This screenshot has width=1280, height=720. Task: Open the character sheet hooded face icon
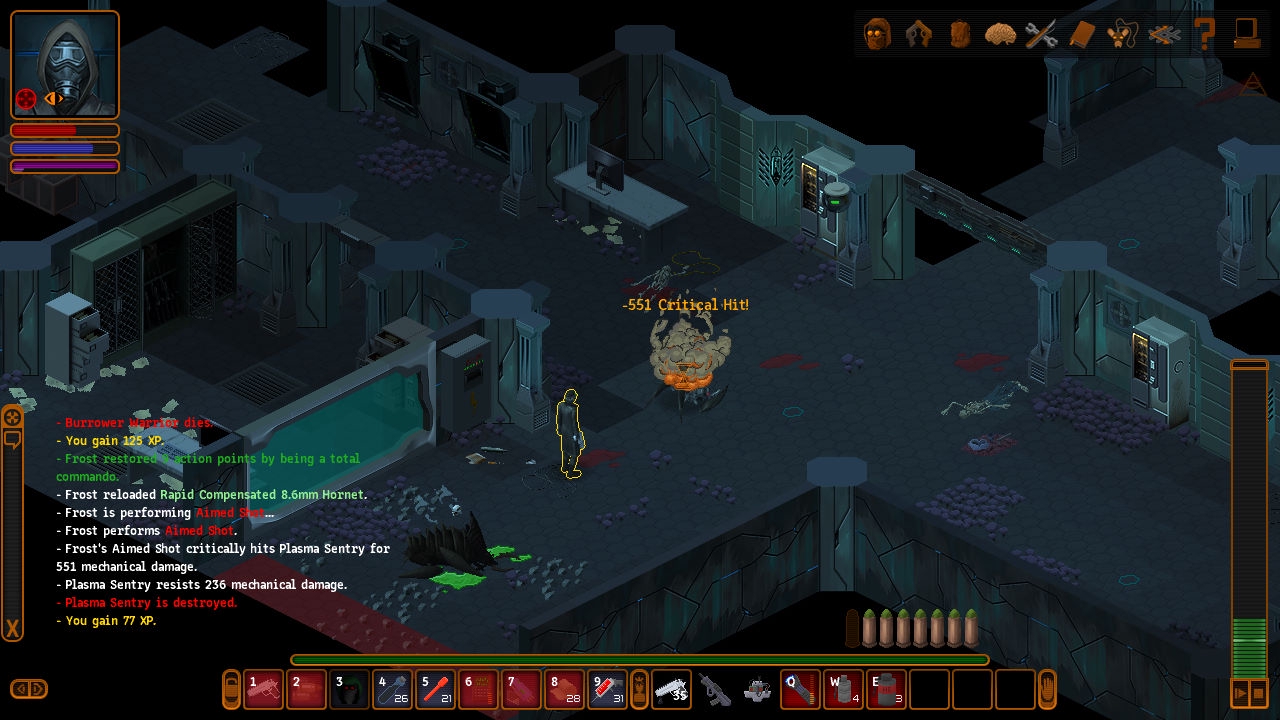[x=877, y=34]
